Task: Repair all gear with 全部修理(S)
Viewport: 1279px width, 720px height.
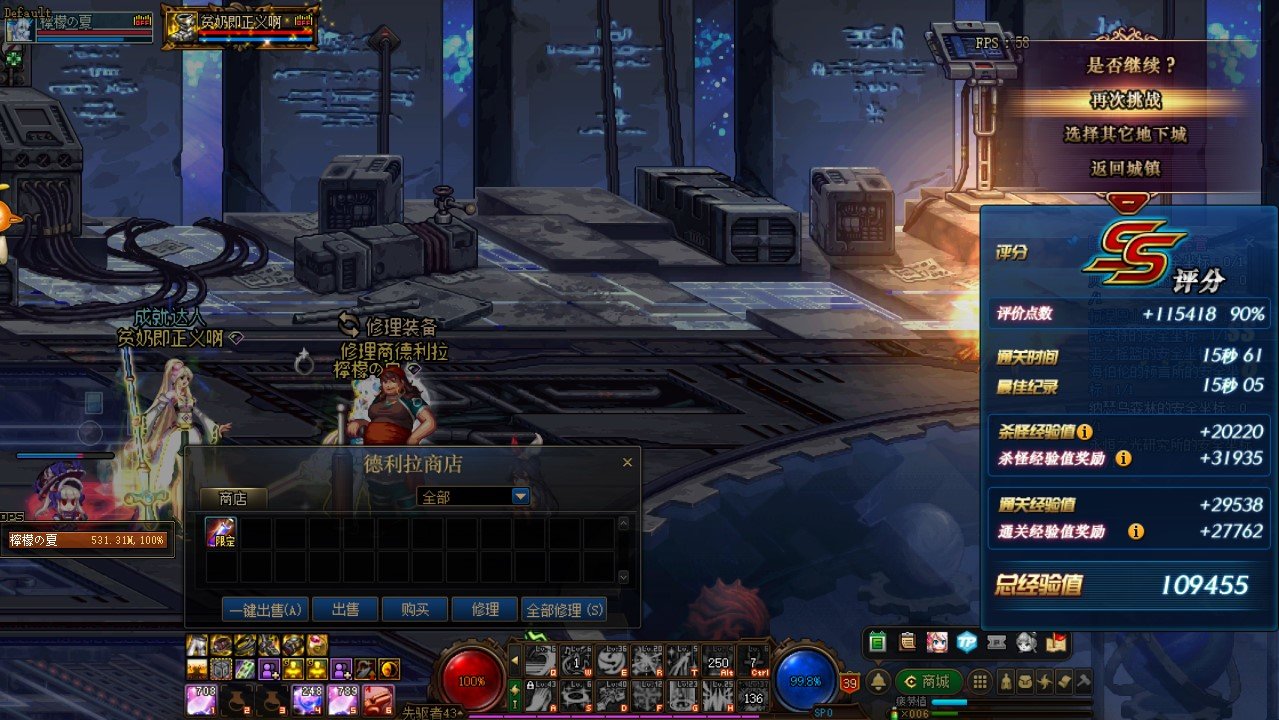Action: coord(565,609)
